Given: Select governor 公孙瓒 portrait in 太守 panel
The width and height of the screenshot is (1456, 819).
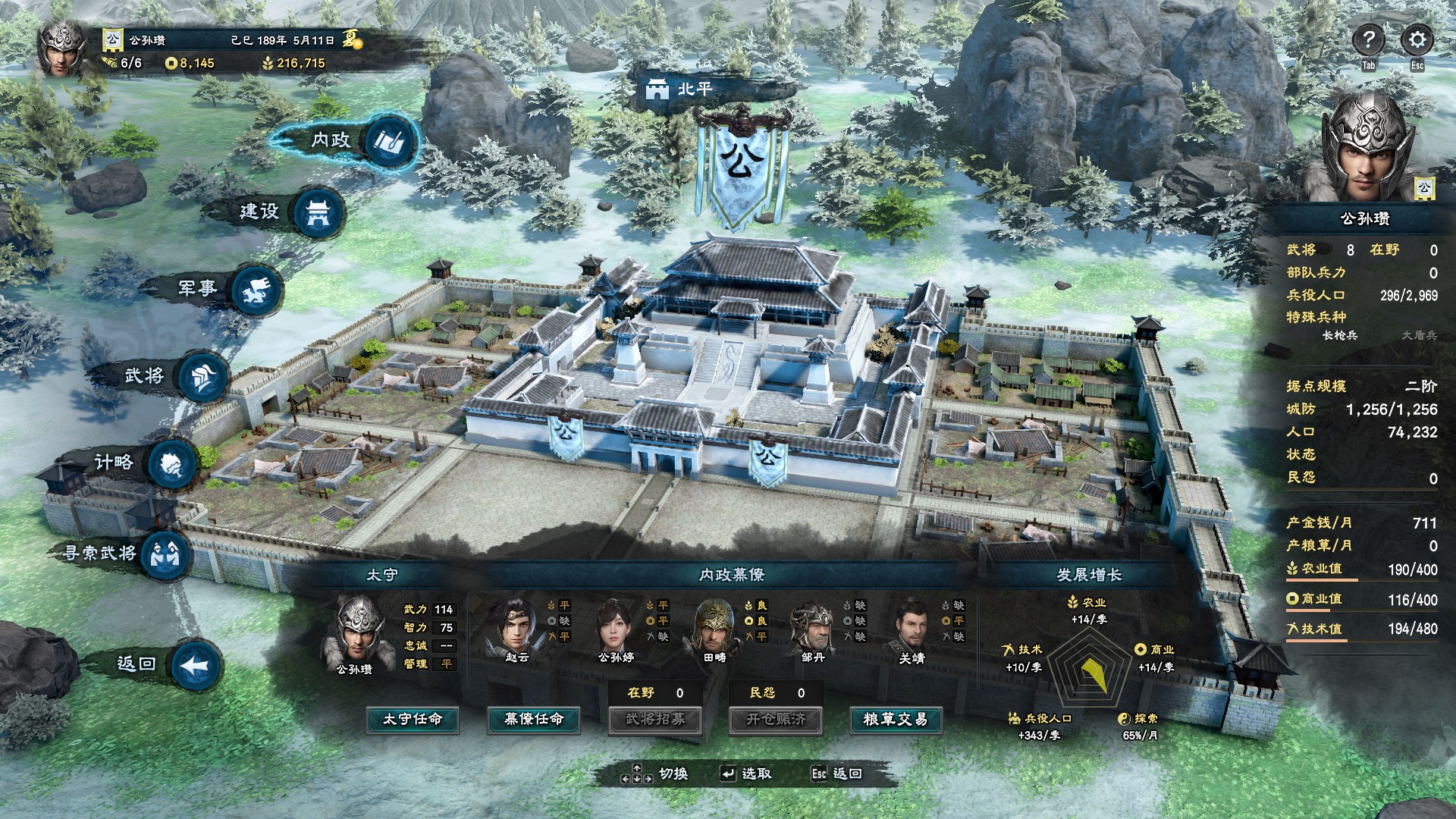Looking at the screenshot, I should (x=358, y=631).
